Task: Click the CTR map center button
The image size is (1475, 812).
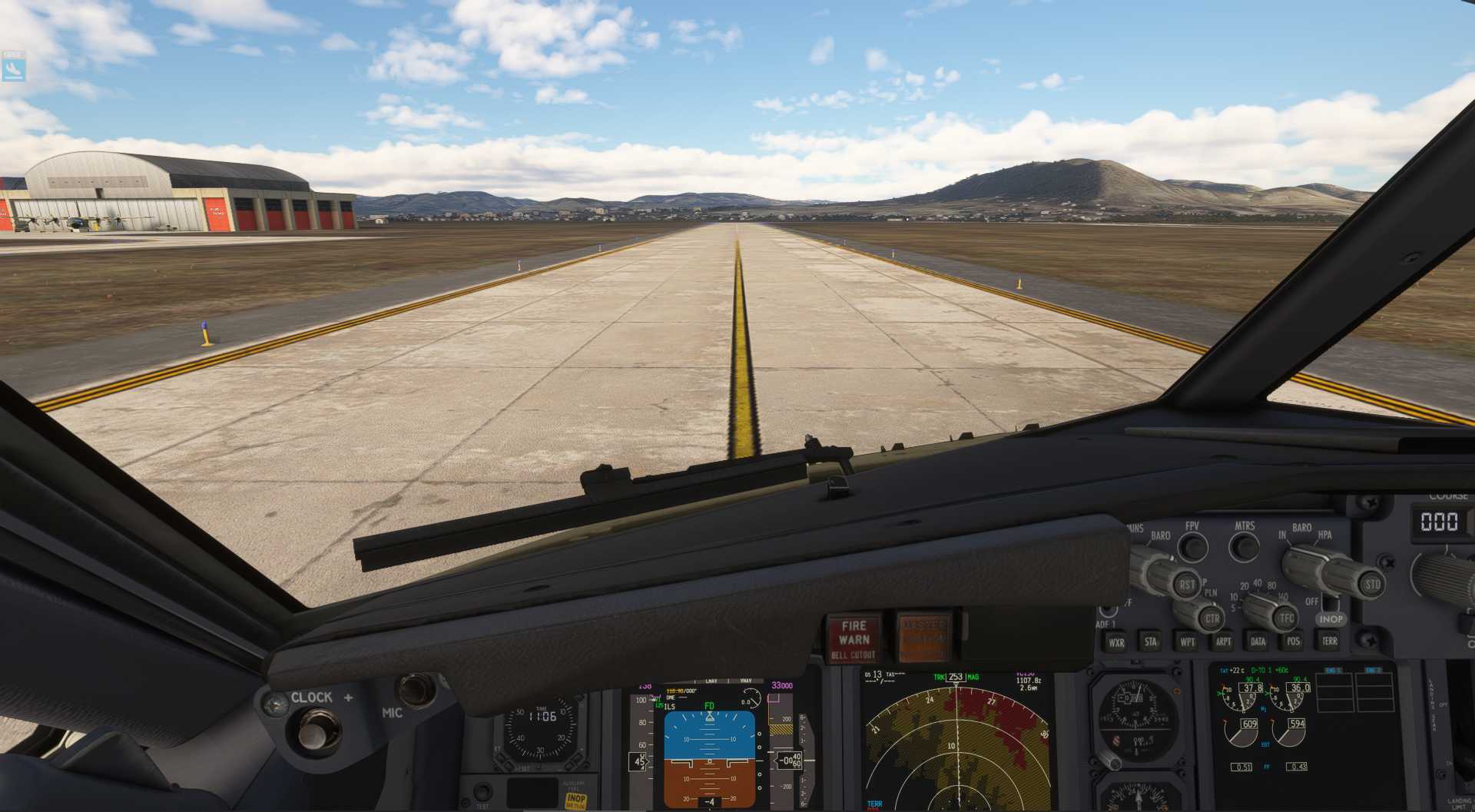Action: click(x=1211, y=618)
